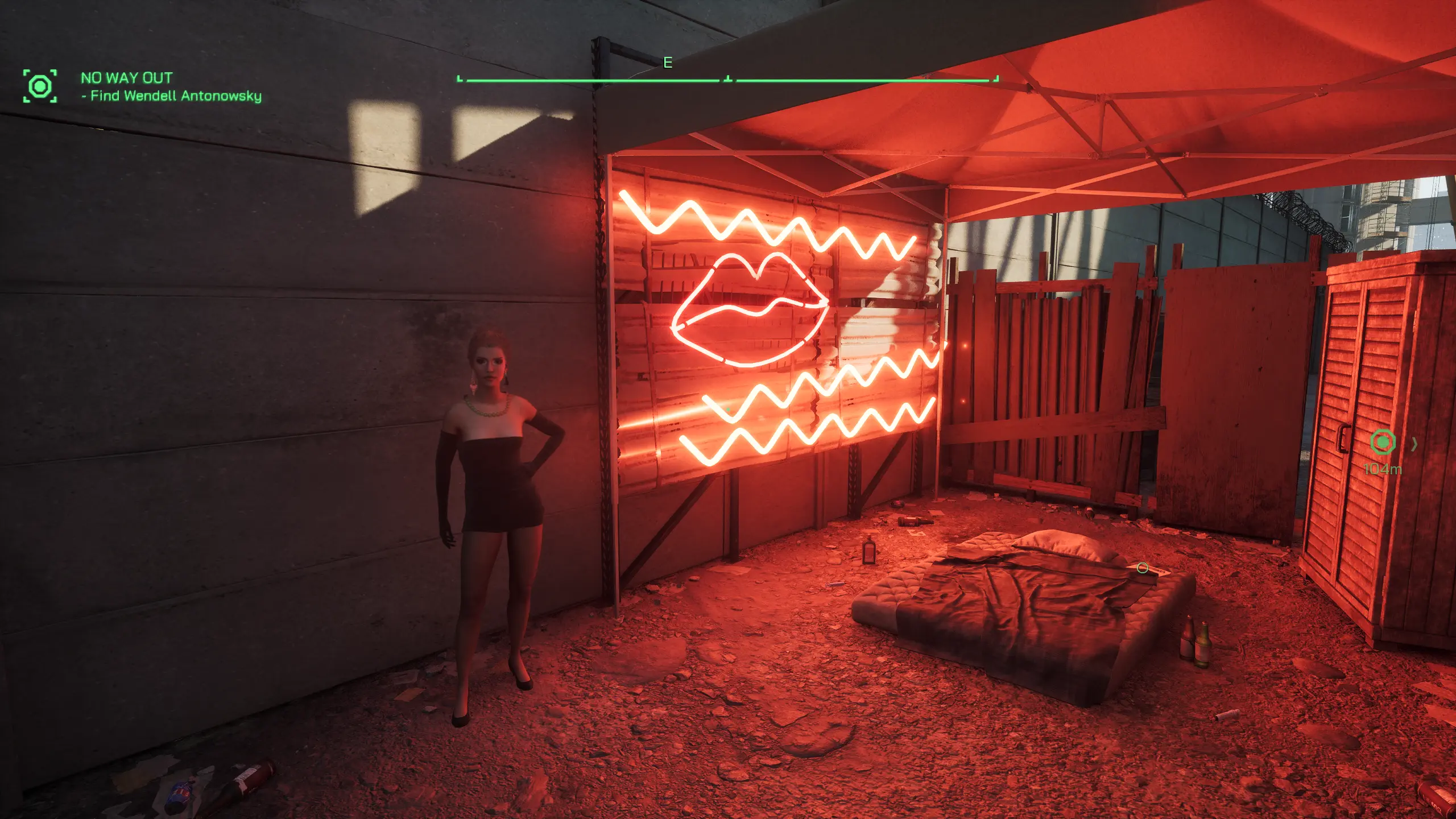The height and width of the screenshot is (819, 1456).
Task: Click the compass bar heading strip
Action: coord(728,80)
